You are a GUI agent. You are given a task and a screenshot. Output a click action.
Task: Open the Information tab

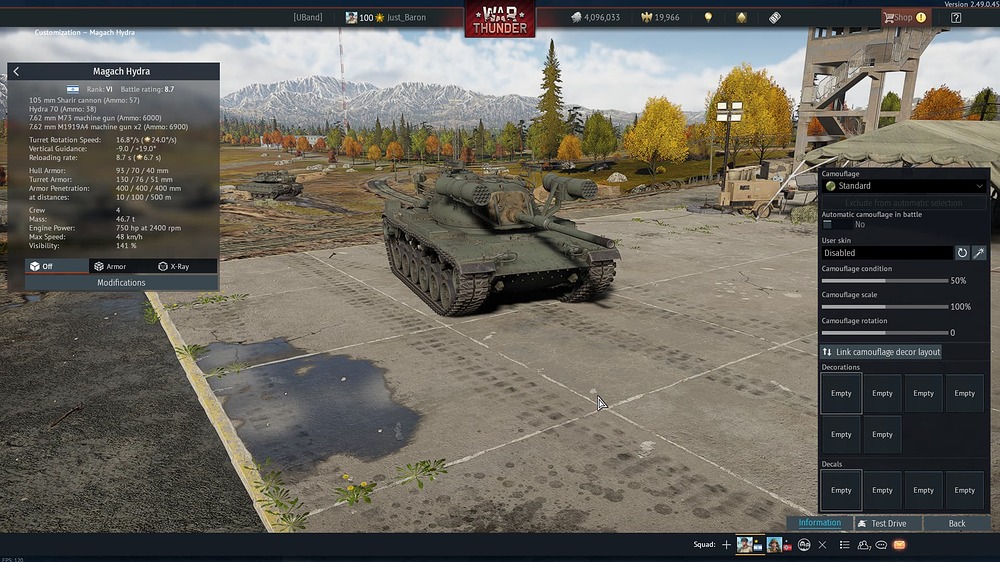pyautogui.click(x=819, y=523)
